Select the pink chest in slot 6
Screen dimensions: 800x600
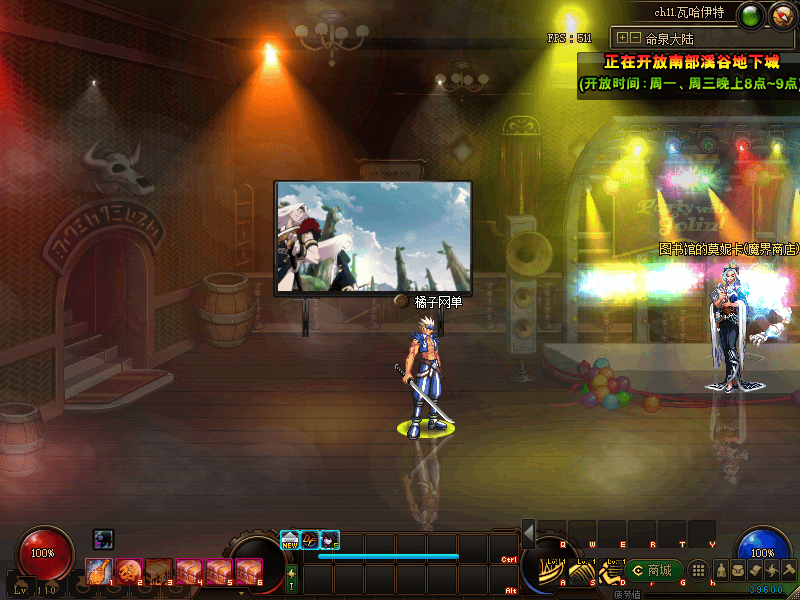click(x=249, y=571)
